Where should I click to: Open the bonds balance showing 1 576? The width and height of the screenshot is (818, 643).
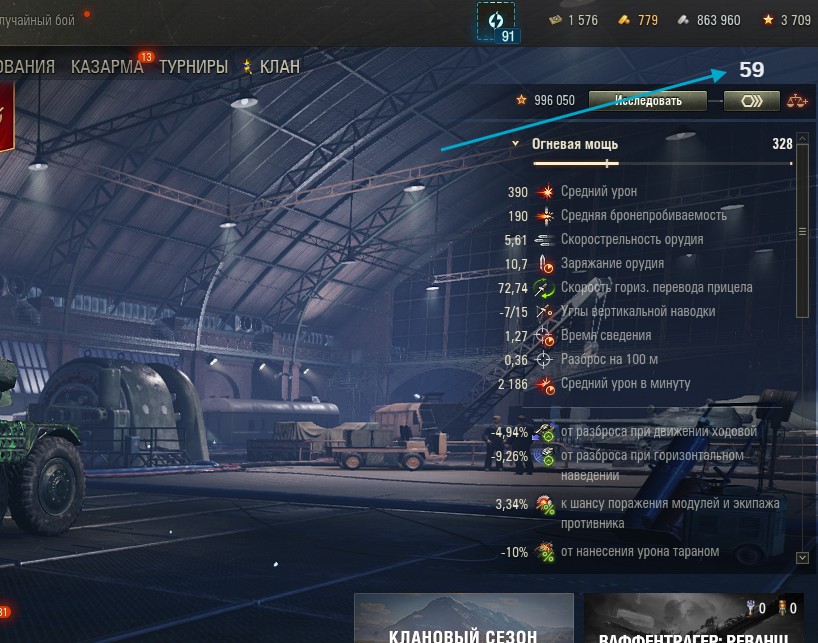573,20
